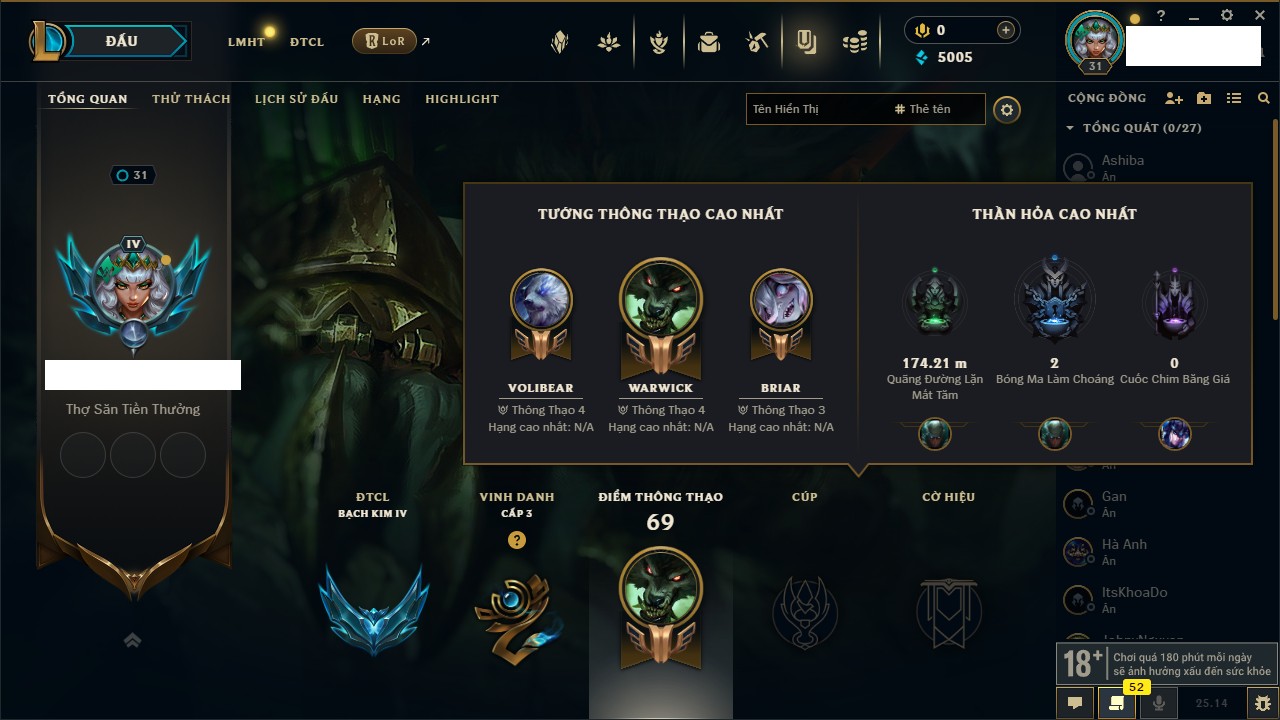
Task: Click the bug report button
Action: click(x=1263, y=703)
